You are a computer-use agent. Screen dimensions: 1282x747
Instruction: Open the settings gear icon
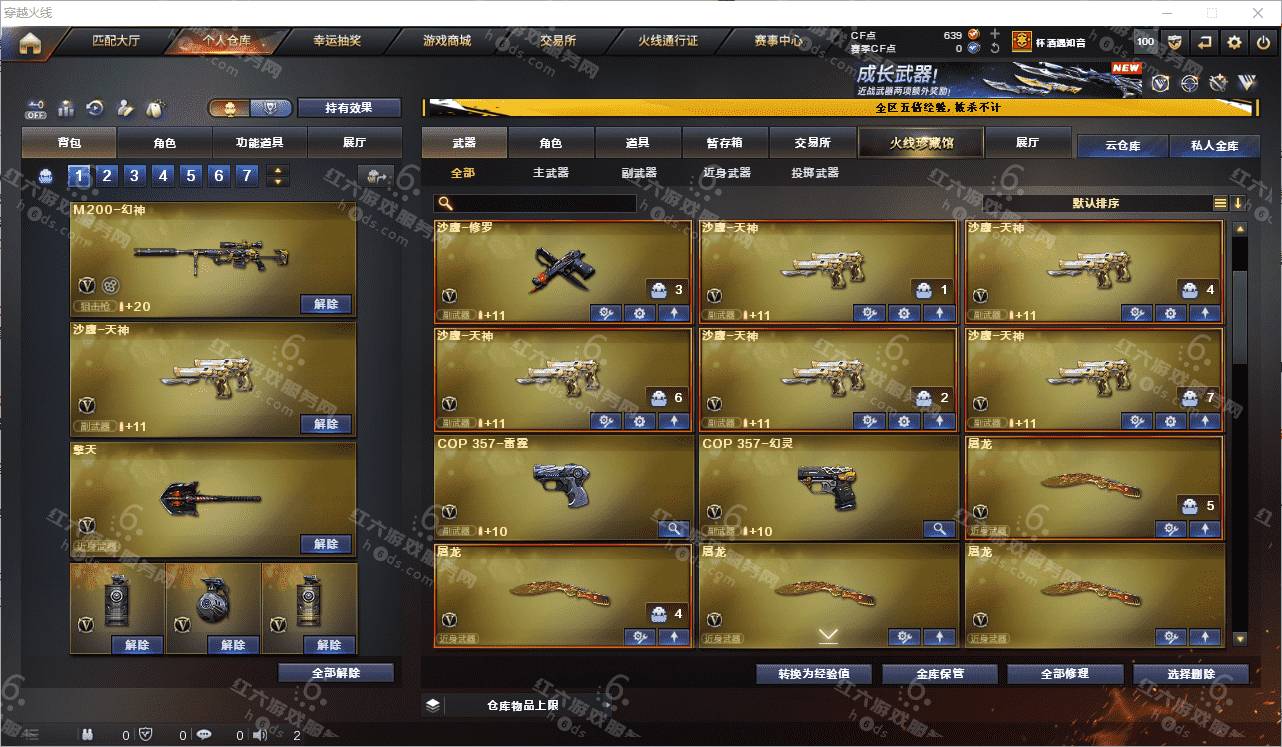1234,42
